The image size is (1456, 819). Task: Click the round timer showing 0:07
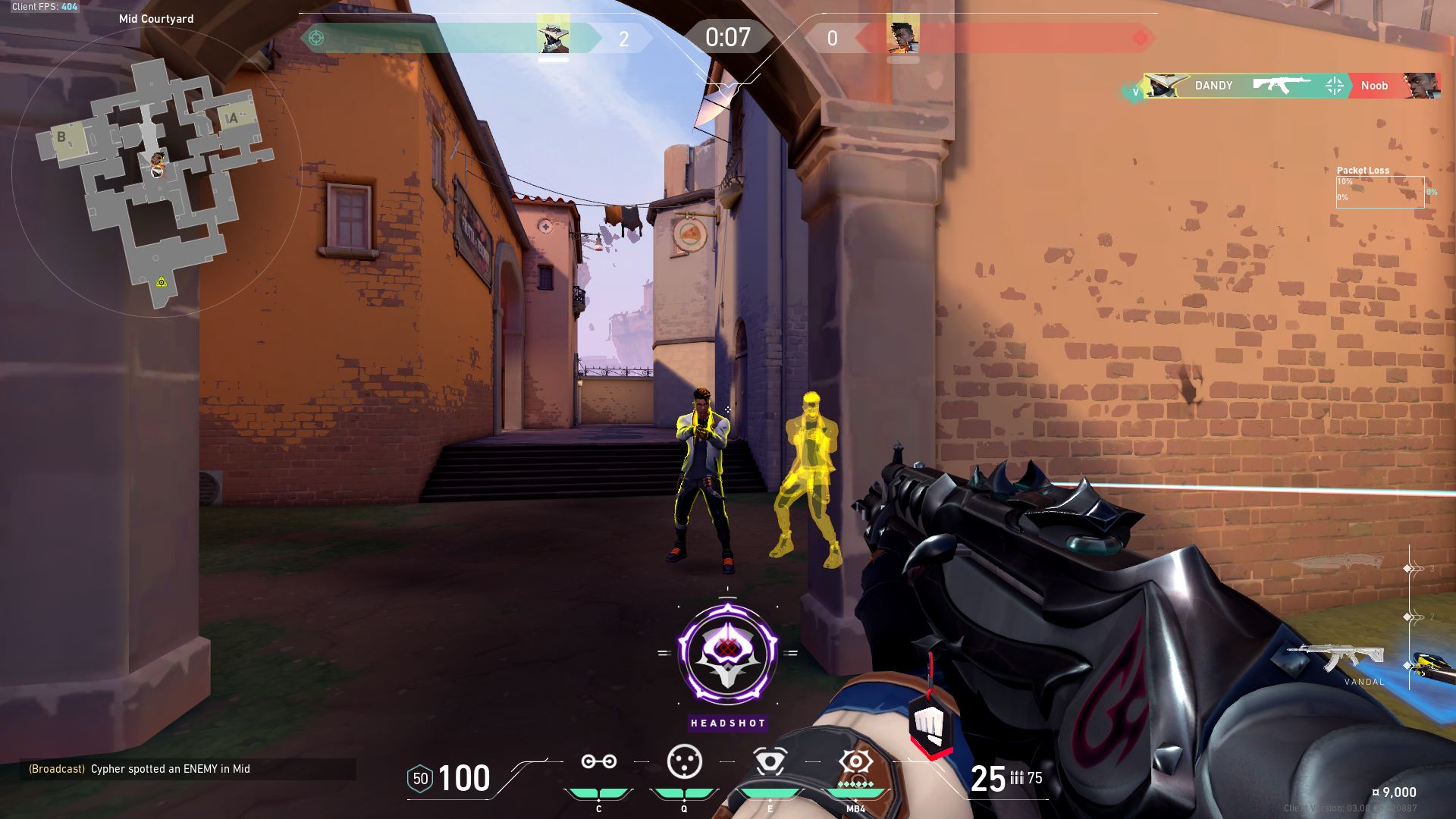pos(729,35)
